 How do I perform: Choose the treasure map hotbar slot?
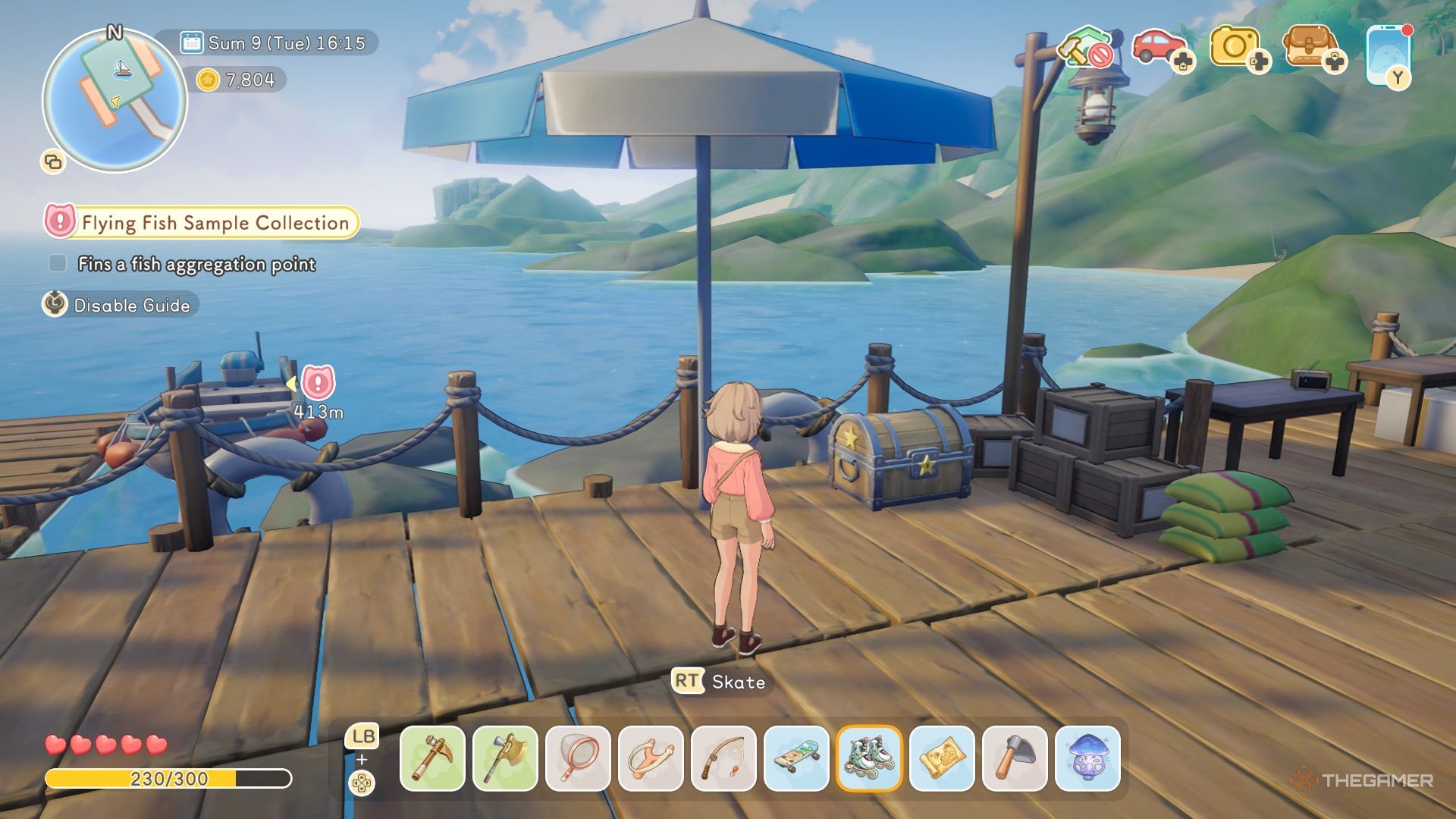tap(942, 758)
